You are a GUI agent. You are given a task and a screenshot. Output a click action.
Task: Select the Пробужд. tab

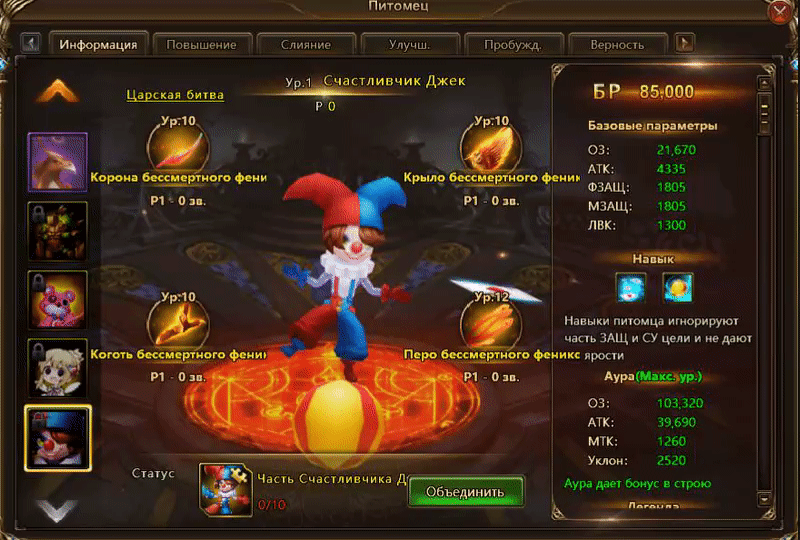tap(513, 45)
